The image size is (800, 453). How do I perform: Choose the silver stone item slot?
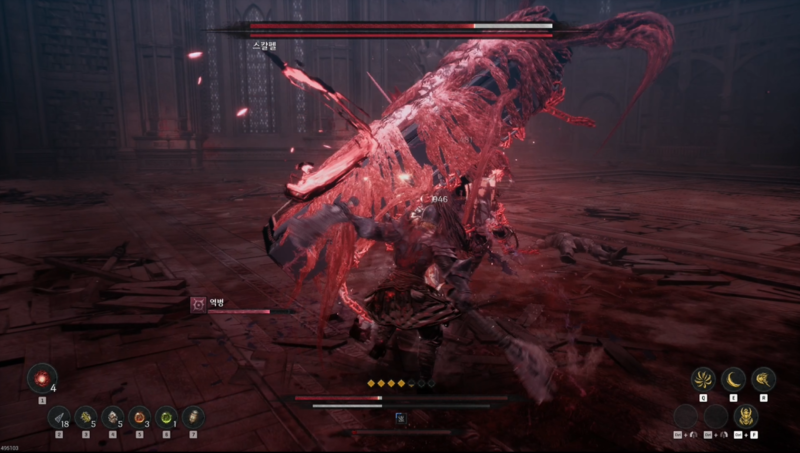113,417
